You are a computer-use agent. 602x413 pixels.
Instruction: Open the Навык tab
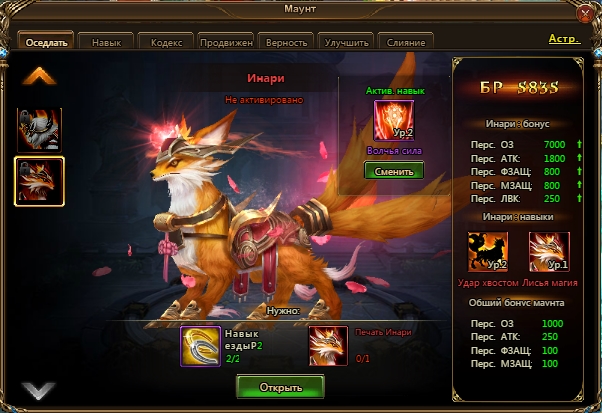(106, 43)
